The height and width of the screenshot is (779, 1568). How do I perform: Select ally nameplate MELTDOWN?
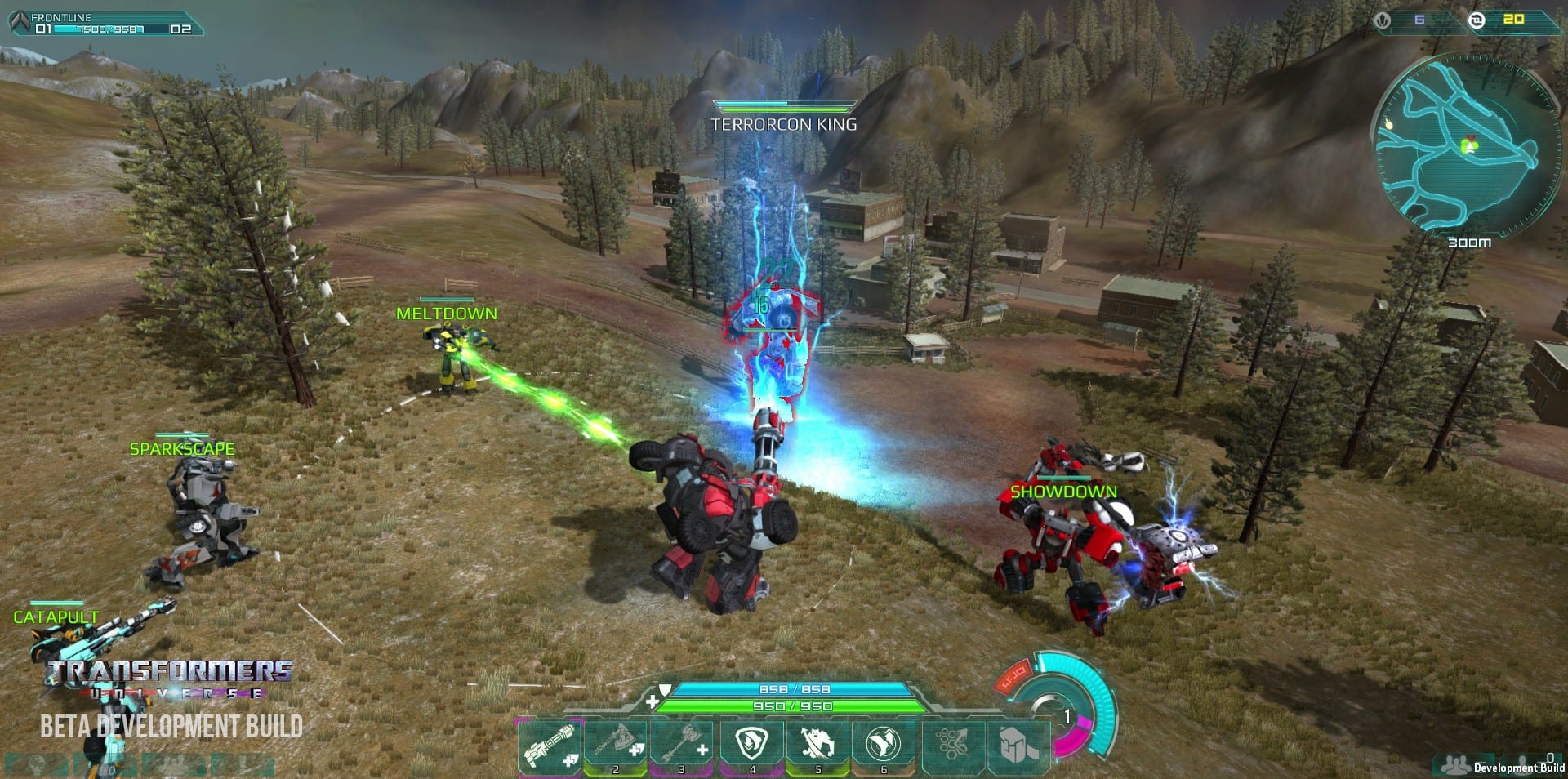446,314
